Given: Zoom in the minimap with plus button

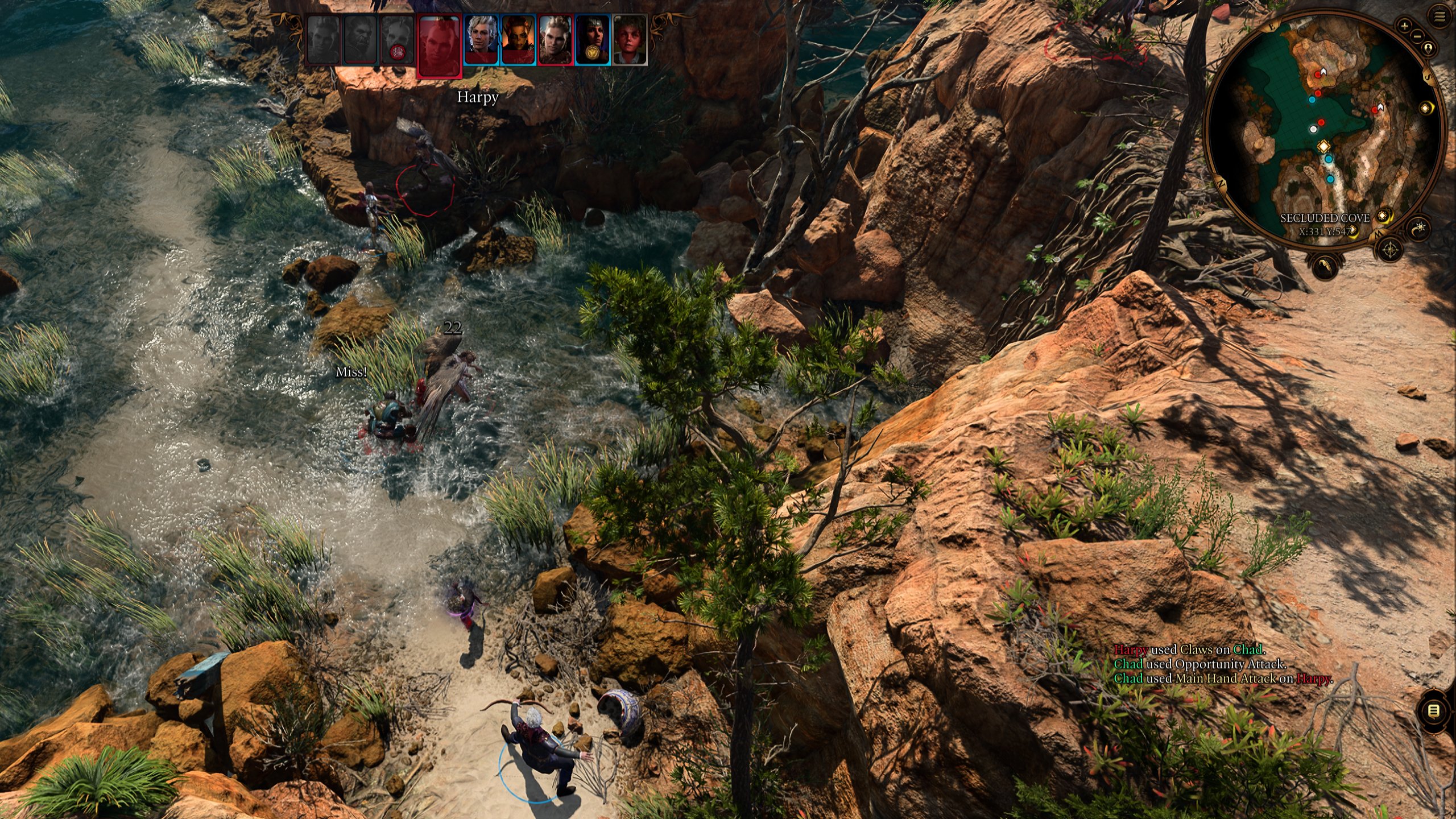Looking at the screenshot, I should tap(1404, 26).
